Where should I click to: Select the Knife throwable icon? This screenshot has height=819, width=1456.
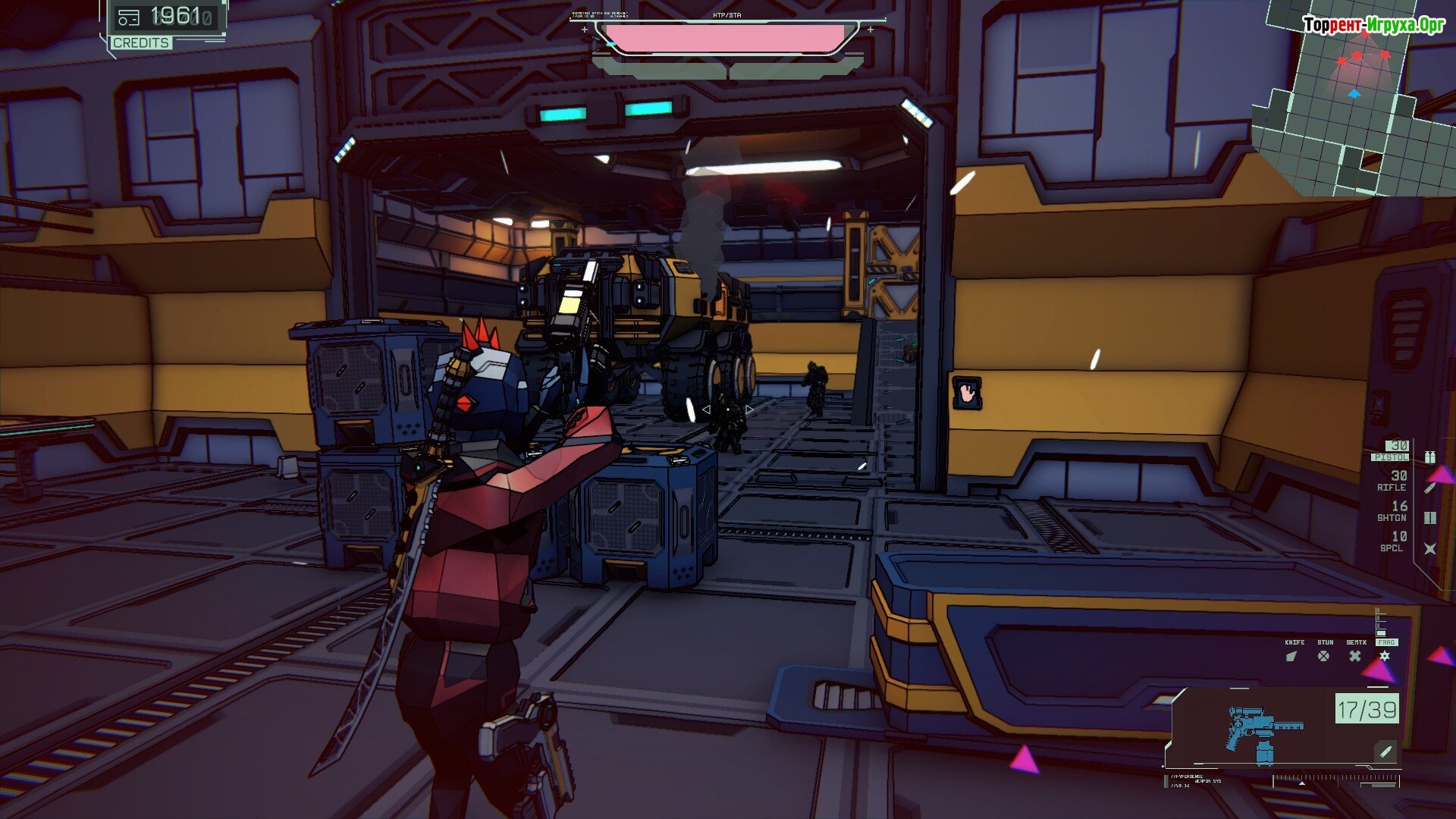tap(1292, 656)
